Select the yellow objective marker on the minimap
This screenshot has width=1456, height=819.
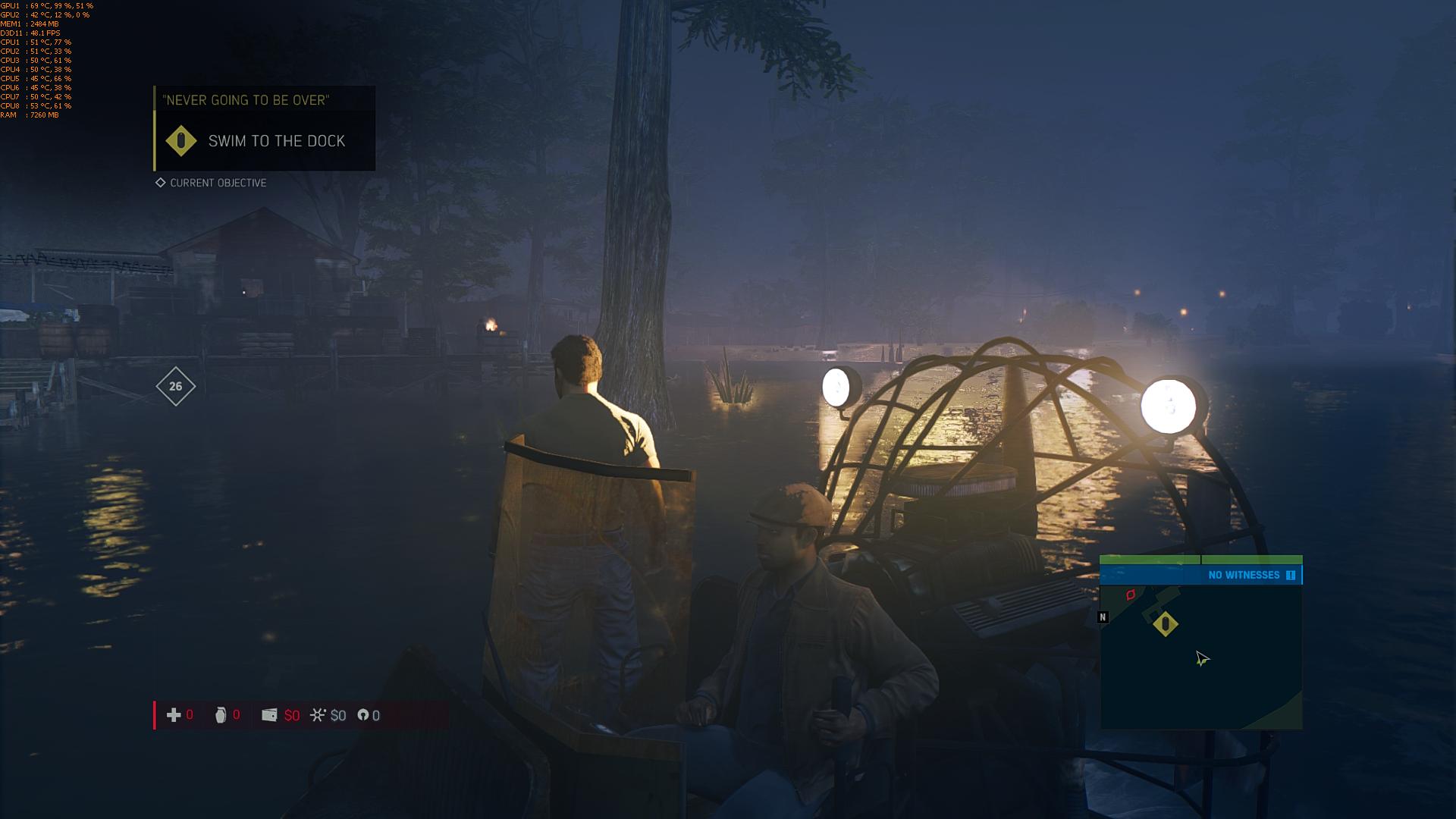coord(1165,624)
